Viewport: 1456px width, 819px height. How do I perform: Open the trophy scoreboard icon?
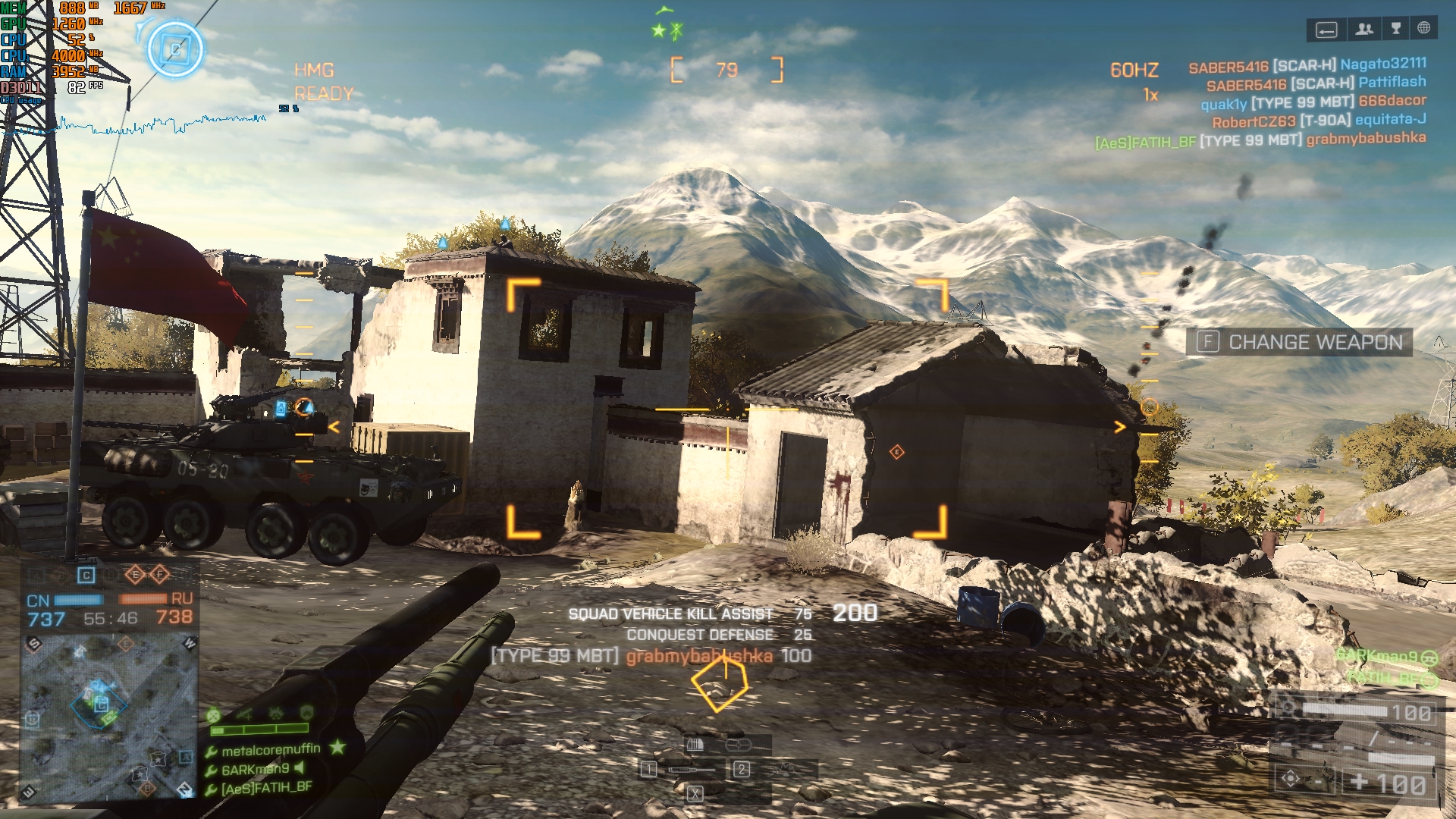(1395, 29)
